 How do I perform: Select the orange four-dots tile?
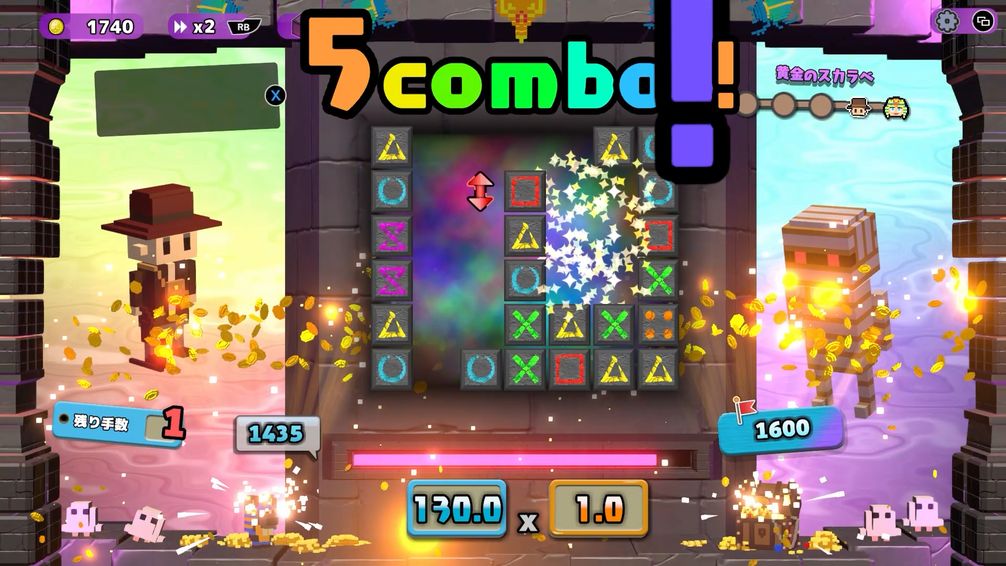pos(659,324)
